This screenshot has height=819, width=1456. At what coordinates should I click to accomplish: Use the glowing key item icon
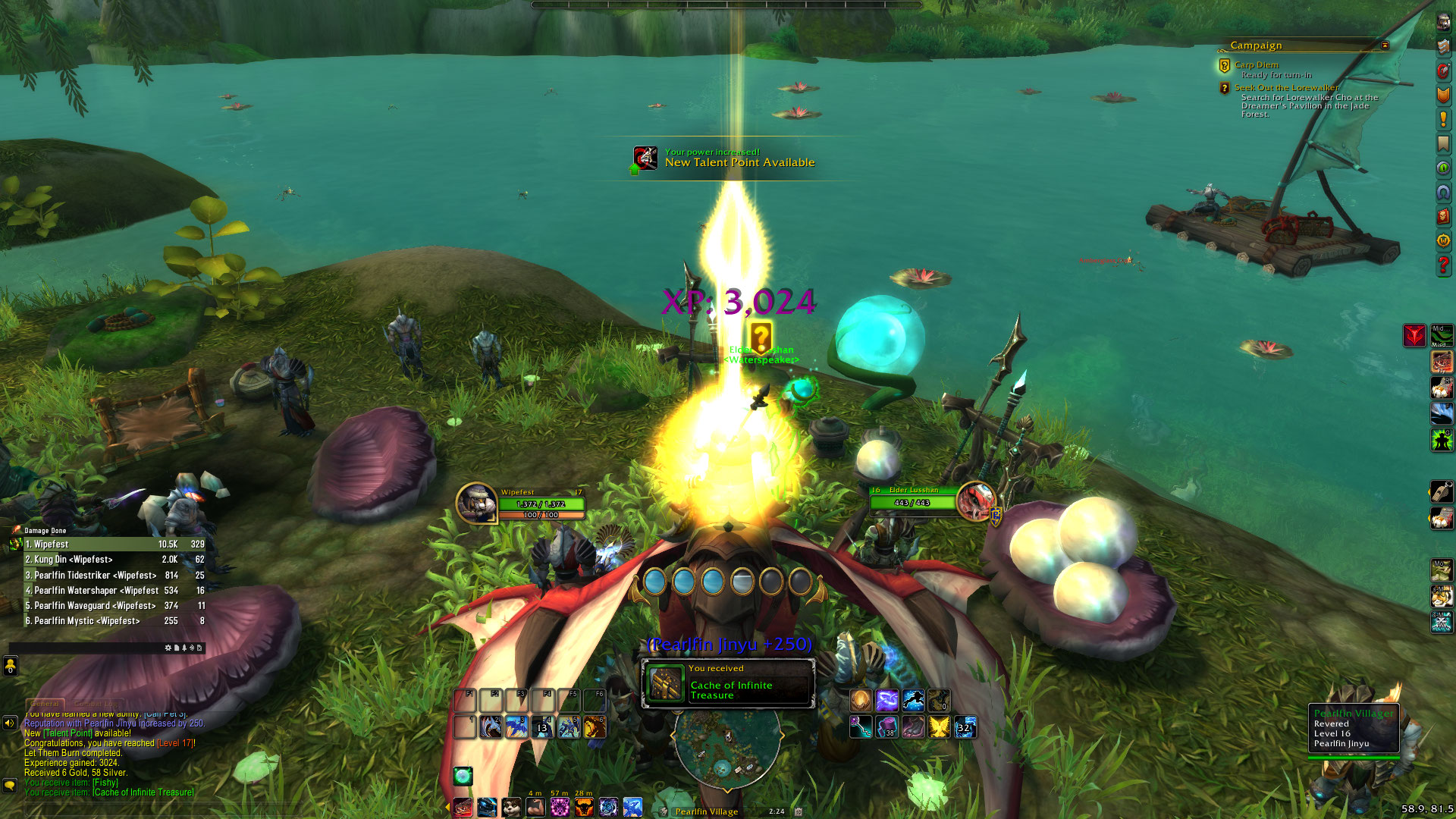(x=861, y=727)
